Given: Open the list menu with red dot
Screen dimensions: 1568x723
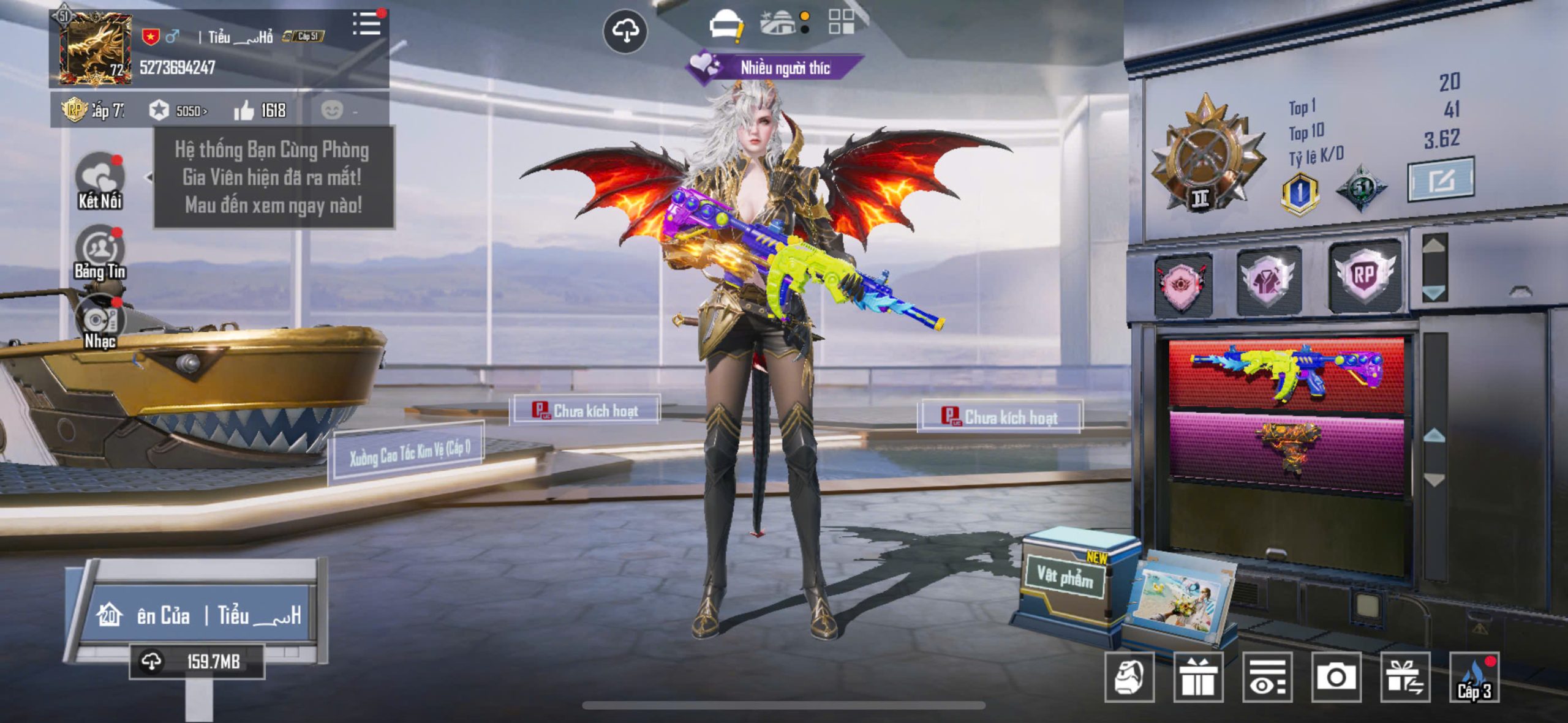Looking at the screenshot, I should (367, 24).
